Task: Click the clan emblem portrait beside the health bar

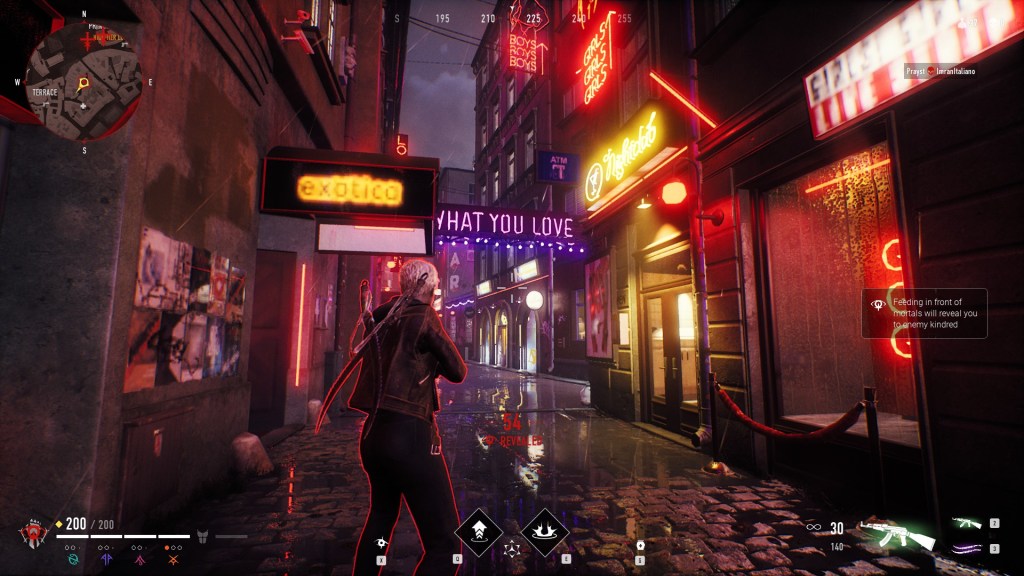Action: [33, 534]
